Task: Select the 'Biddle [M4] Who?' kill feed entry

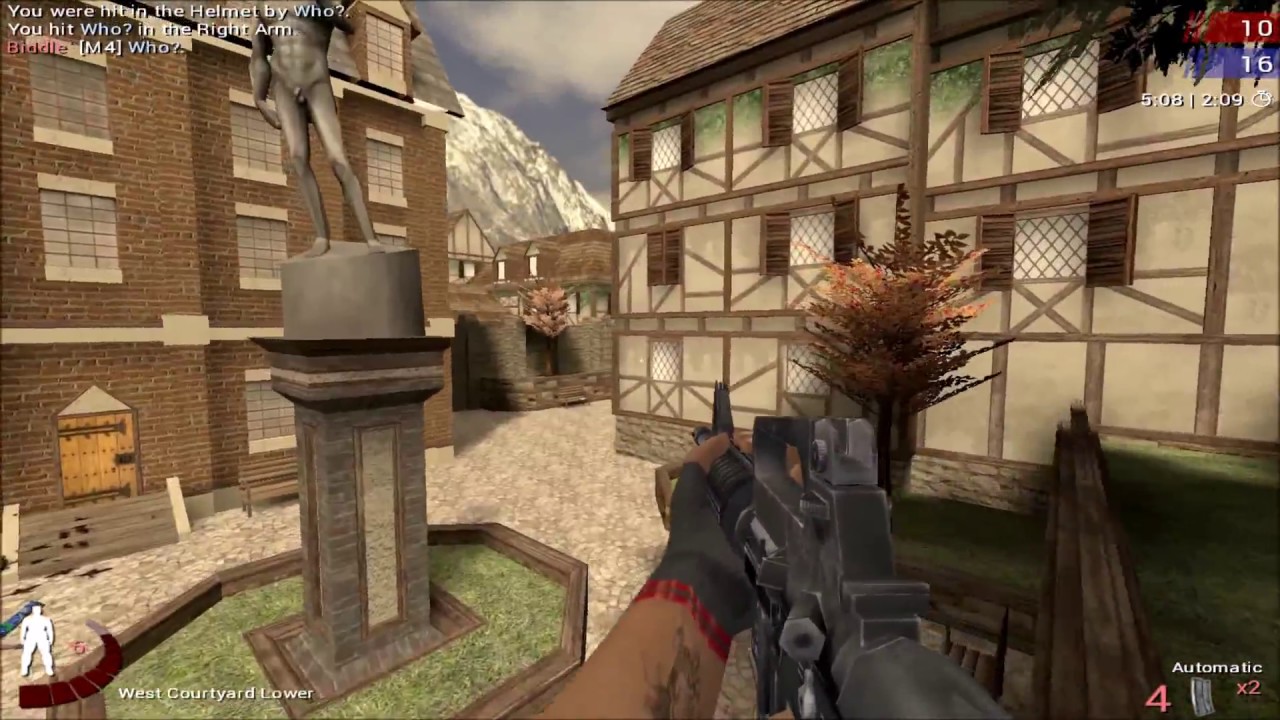Action: click(x=97, y=47)
